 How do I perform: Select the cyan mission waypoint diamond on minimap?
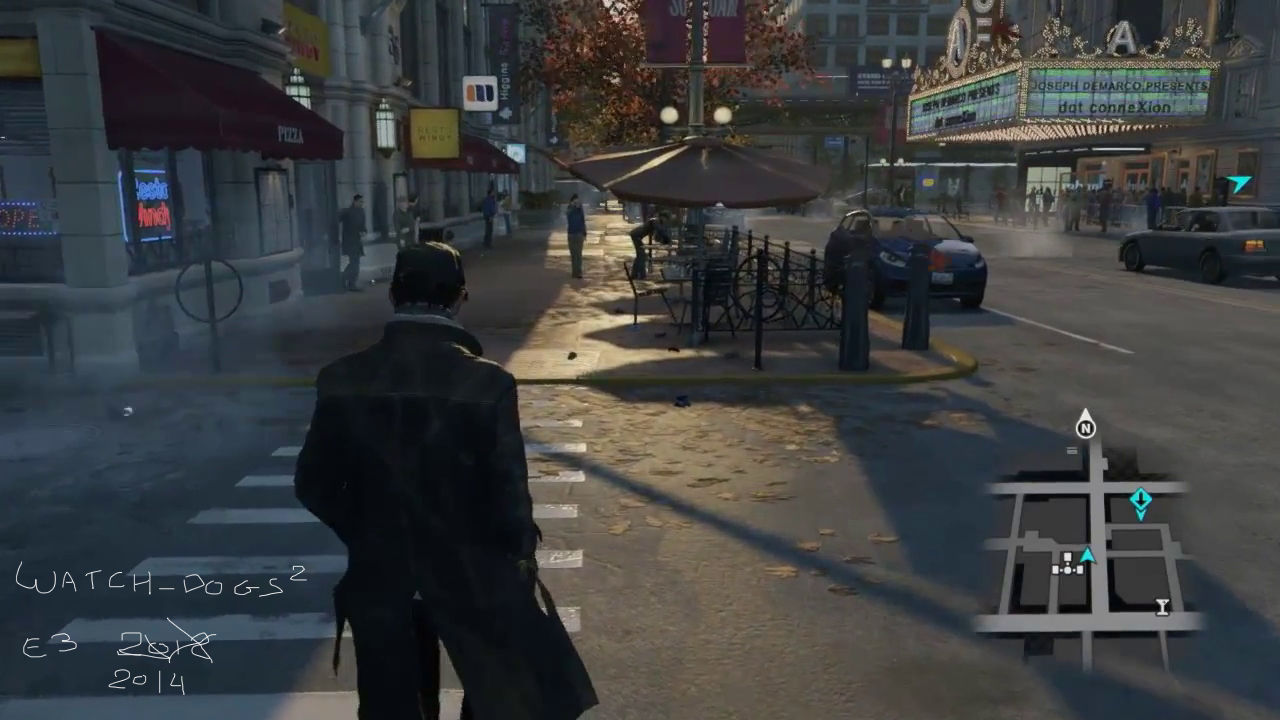click(x=1141, y=500)
